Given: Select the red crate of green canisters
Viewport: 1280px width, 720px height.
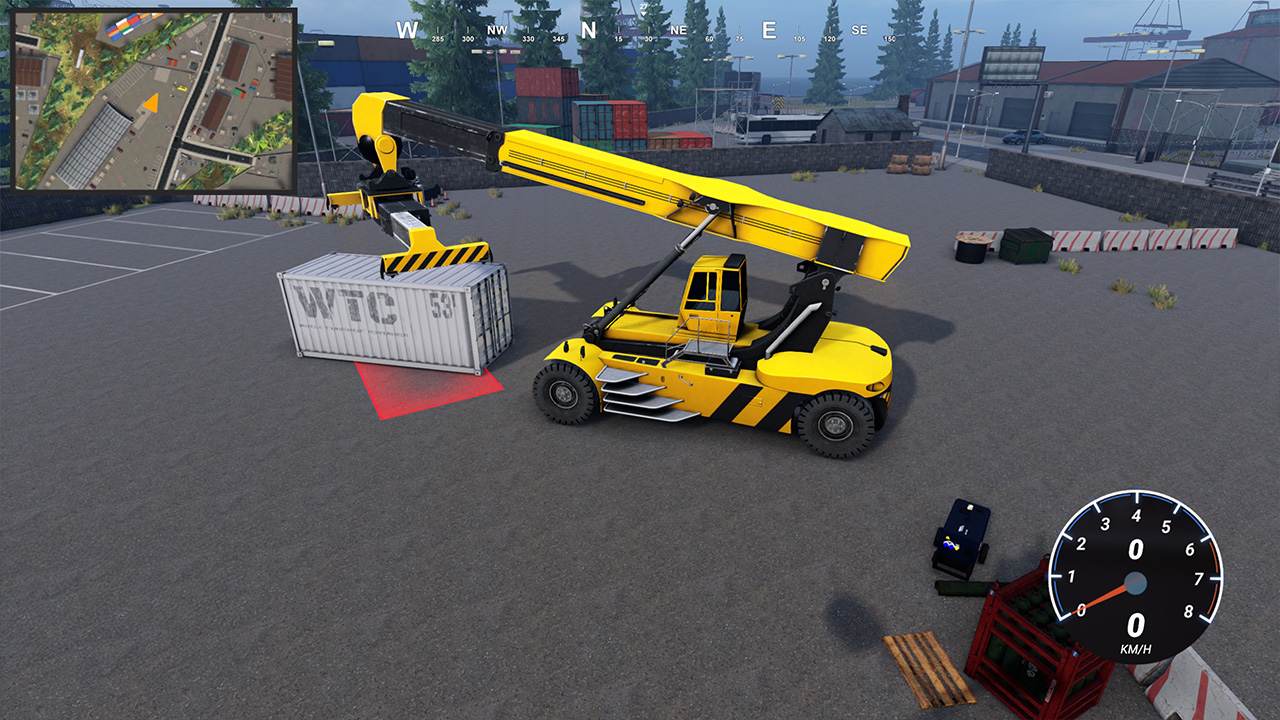Looking at the screenshot, I should click(1020, 640).
